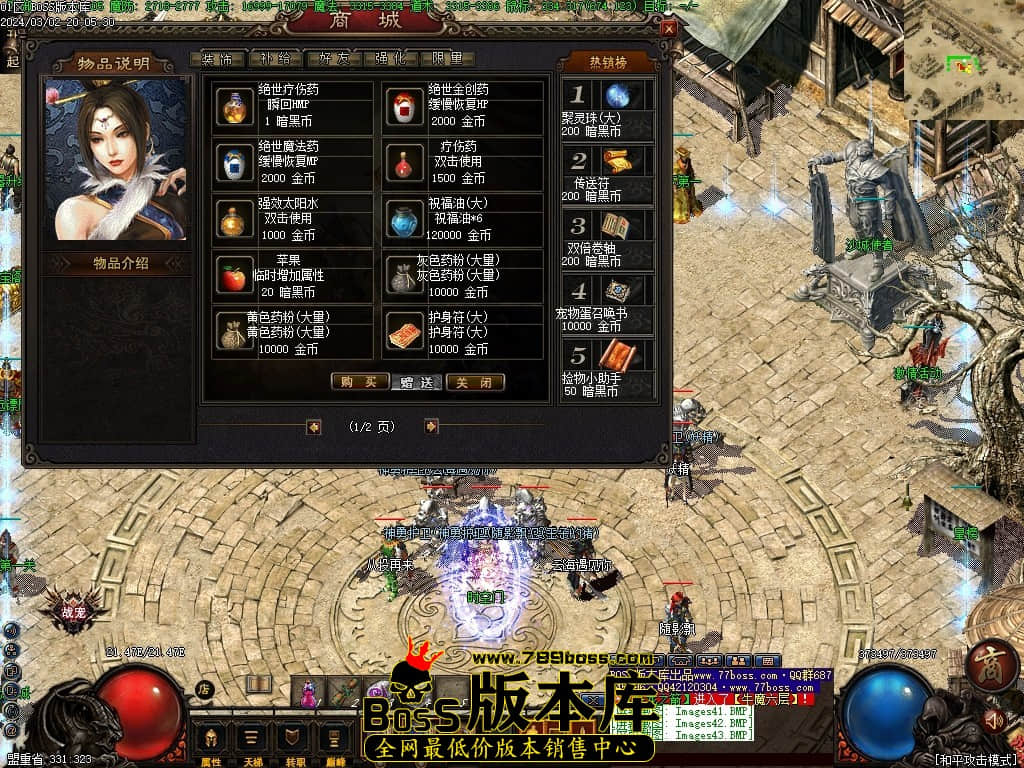Click the 关闭 close button
1024x768 pixels.
pos(475,382)
